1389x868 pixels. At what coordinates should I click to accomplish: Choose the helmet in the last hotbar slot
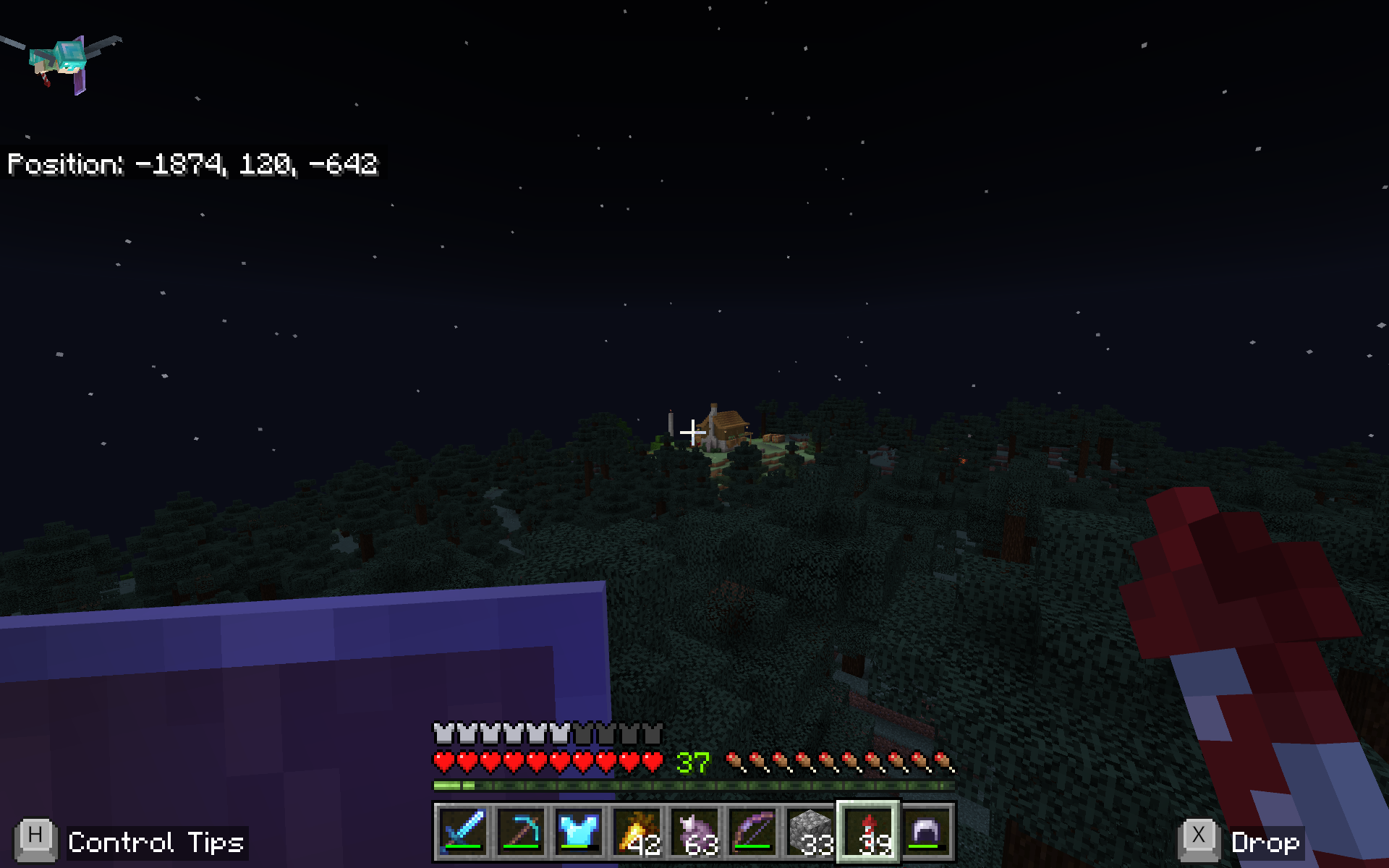(x=926, y=832)
